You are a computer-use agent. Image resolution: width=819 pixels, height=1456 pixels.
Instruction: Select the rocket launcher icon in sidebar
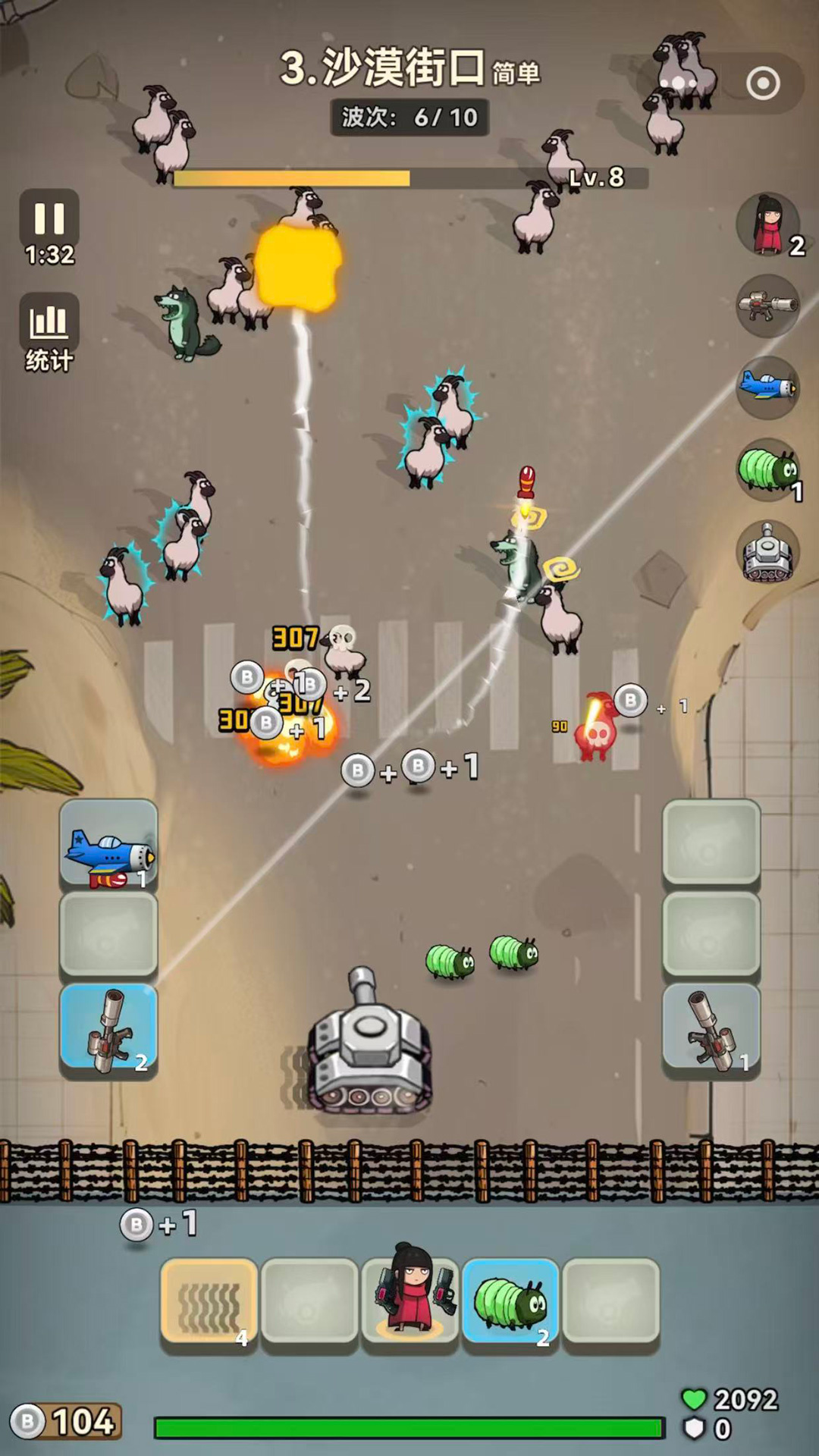click(767, 306)
